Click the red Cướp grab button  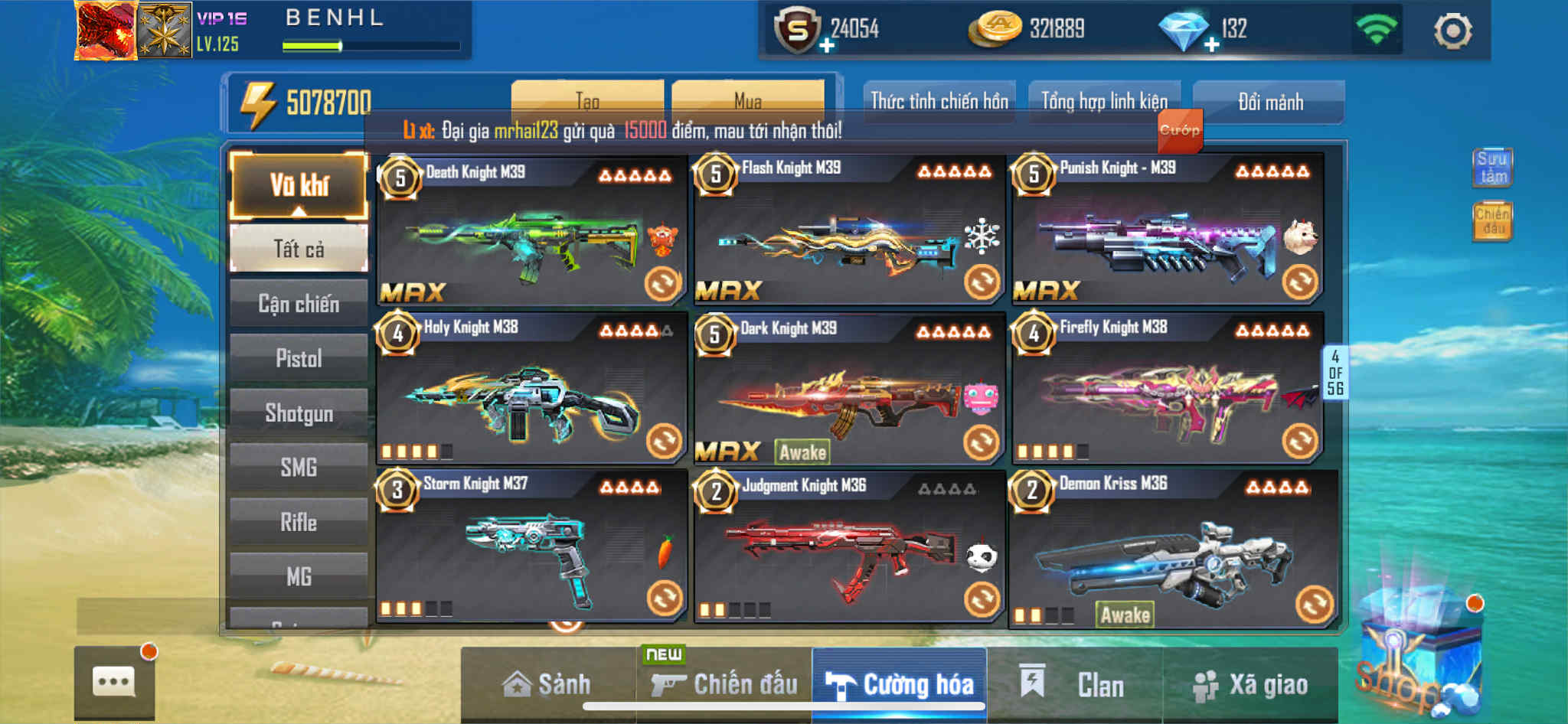[x=1179, y=130]
